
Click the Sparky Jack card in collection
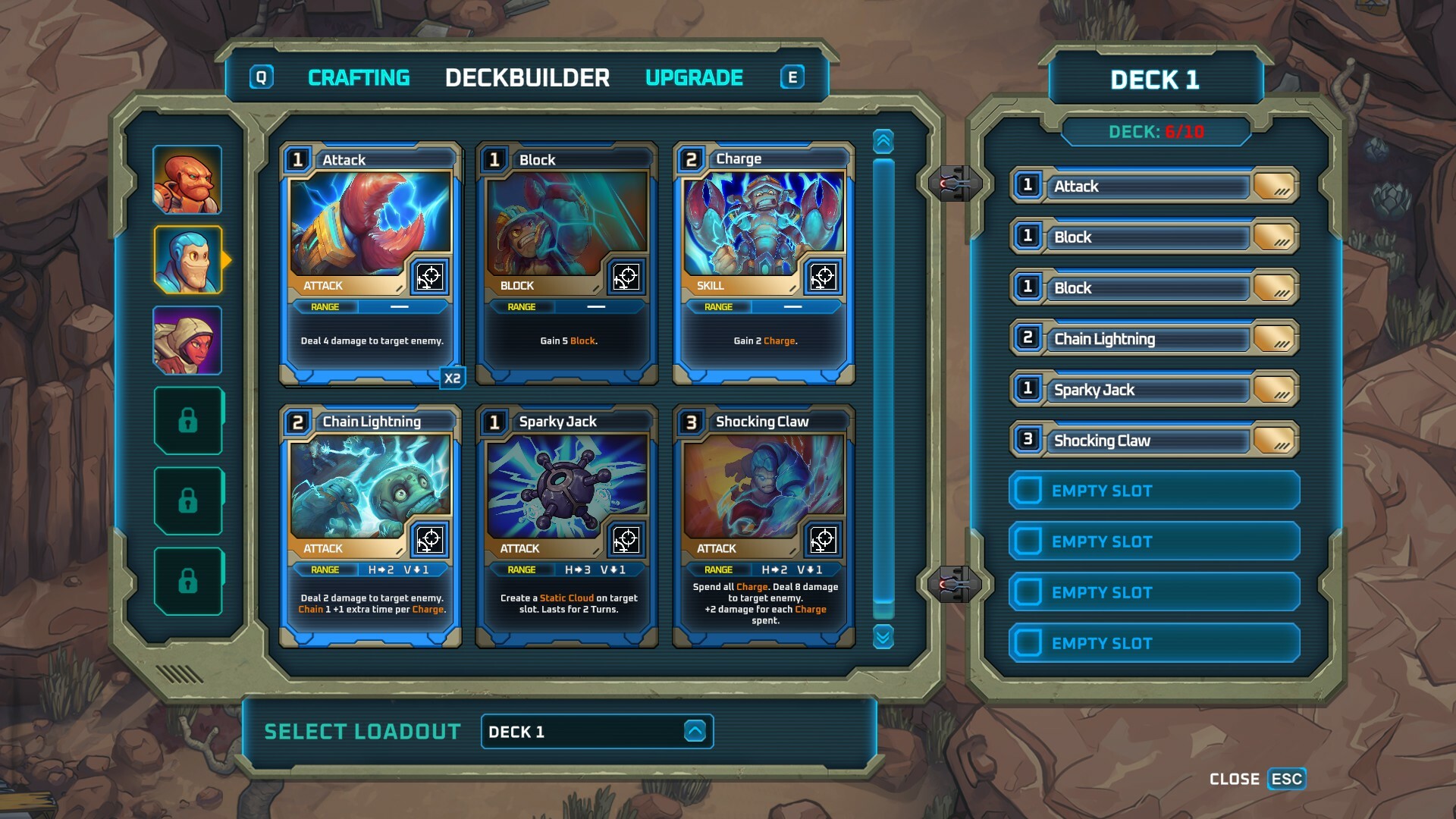click(x=566, y=526)
